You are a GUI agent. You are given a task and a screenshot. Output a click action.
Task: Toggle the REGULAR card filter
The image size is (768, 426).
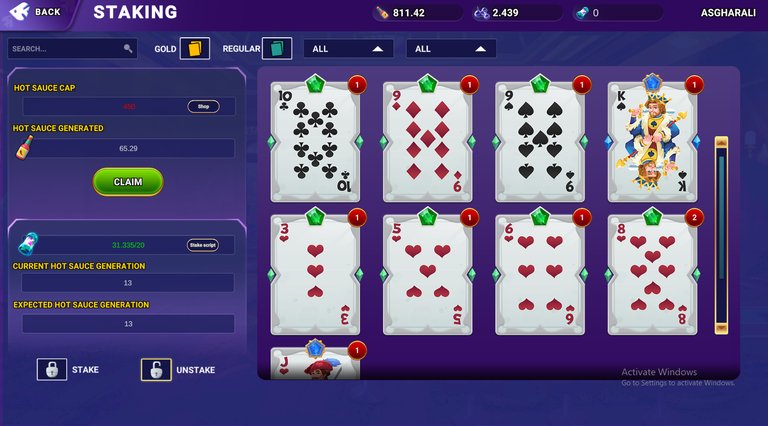(277, 49)
